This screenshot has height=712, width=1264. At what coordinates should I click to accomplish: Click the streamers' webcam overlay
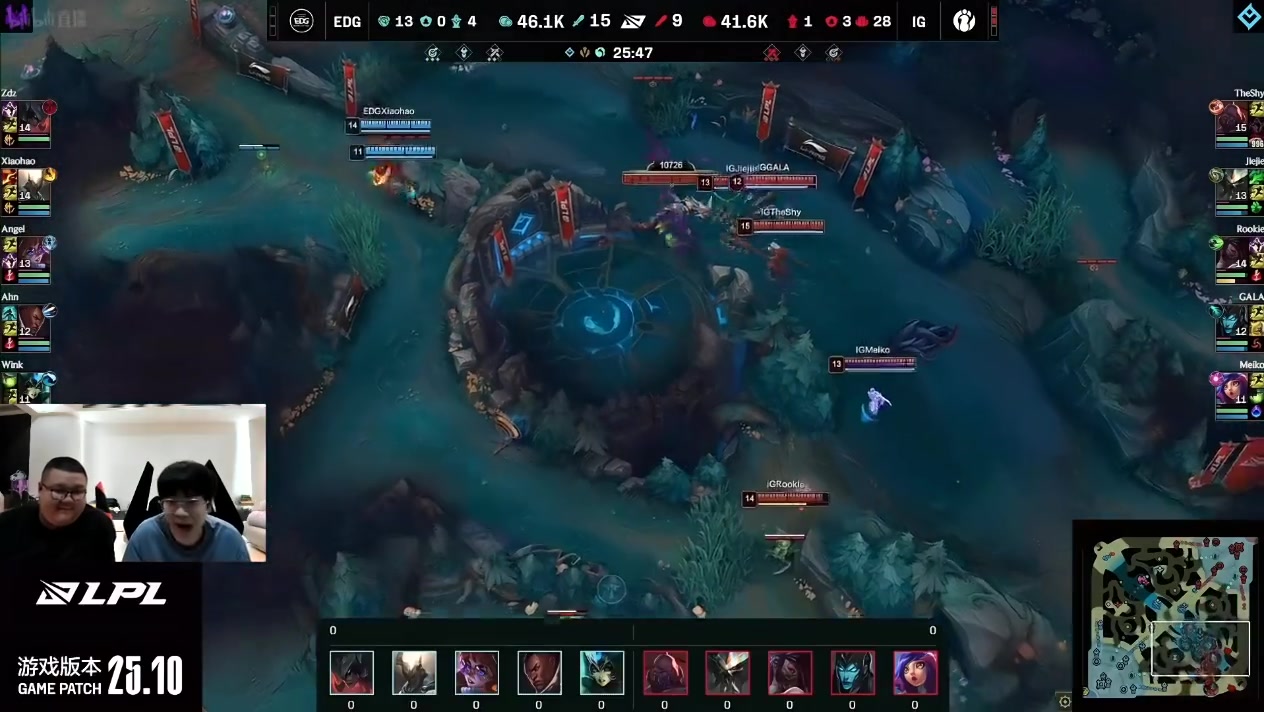pos(133,483)
